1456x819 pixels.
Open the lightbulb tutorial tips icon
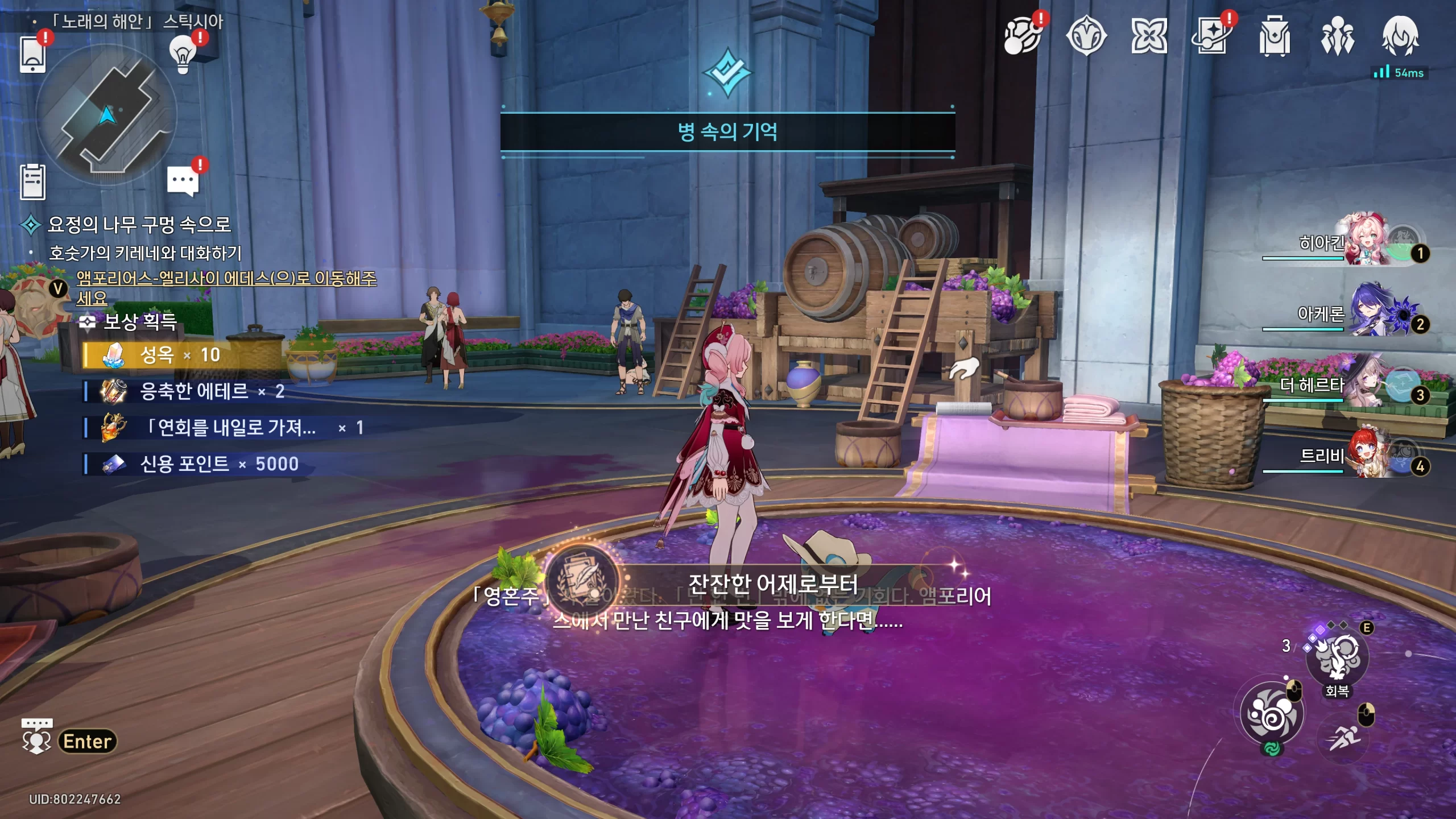coord(183,53)
